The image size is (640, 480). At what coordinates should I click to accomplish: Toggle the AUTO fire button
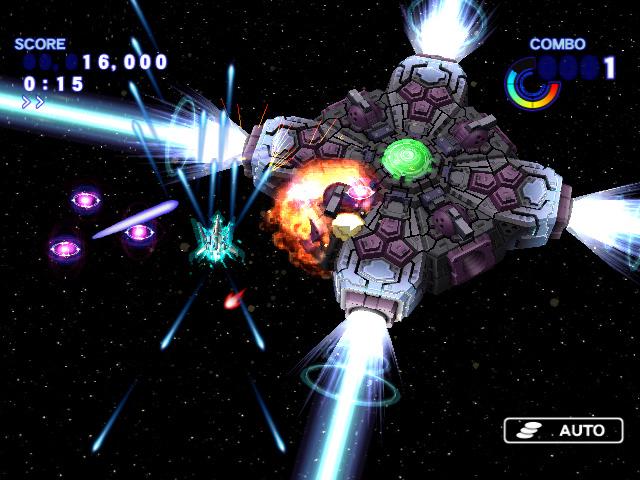[563, 431]
